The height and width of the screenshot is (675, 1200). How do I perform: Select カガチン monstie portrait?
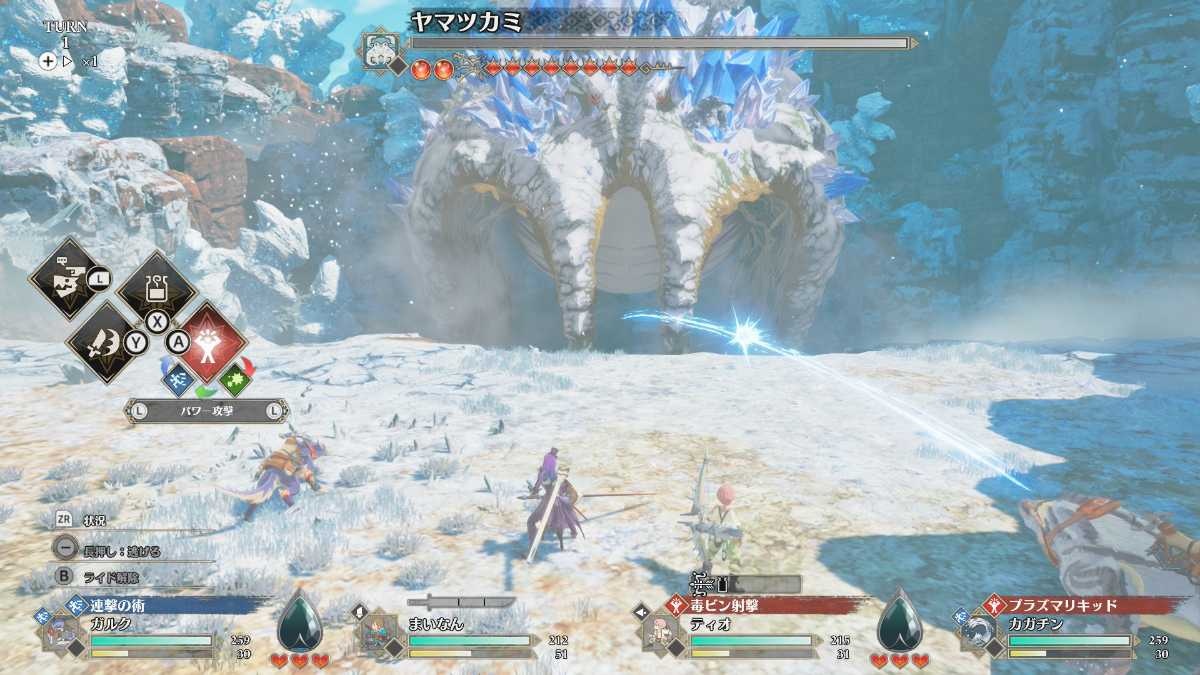pyautogui.click(x=977, y=634)
